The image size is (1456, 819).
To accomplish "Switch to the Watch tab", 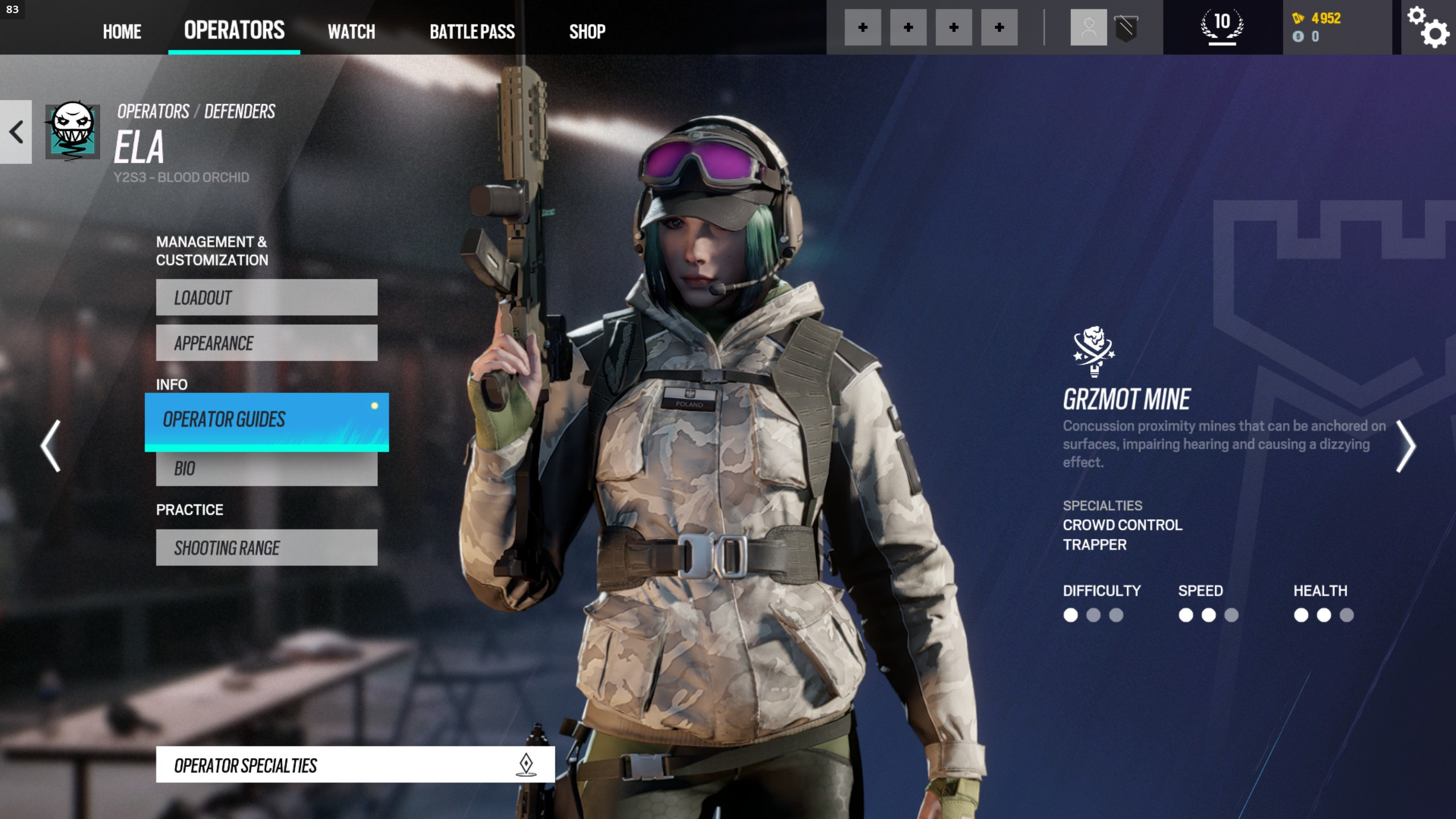I will point(351,31).
